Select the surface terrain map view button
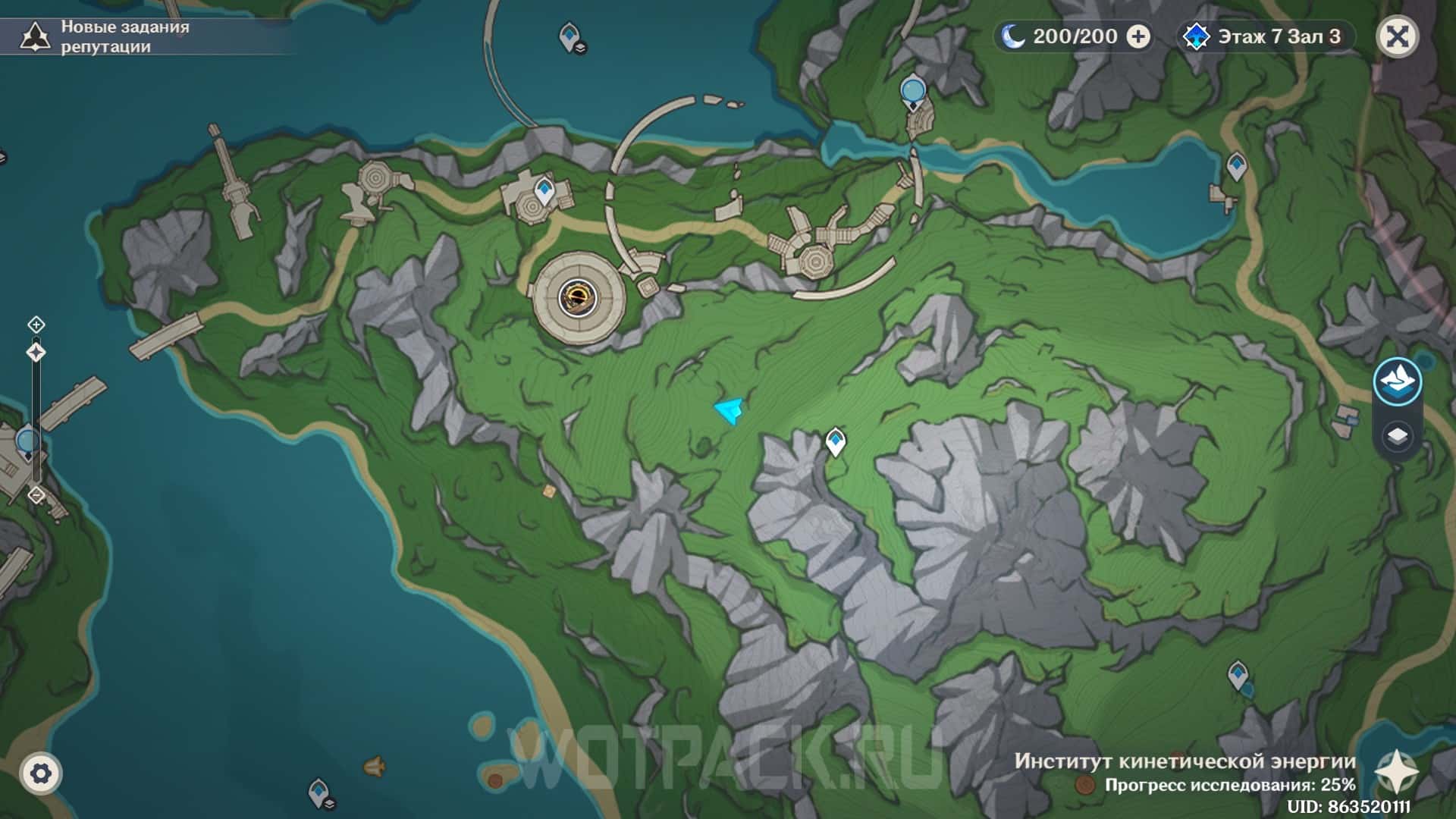The image size is (1456, 819). pyautogui.click(x=1397, y=381)
